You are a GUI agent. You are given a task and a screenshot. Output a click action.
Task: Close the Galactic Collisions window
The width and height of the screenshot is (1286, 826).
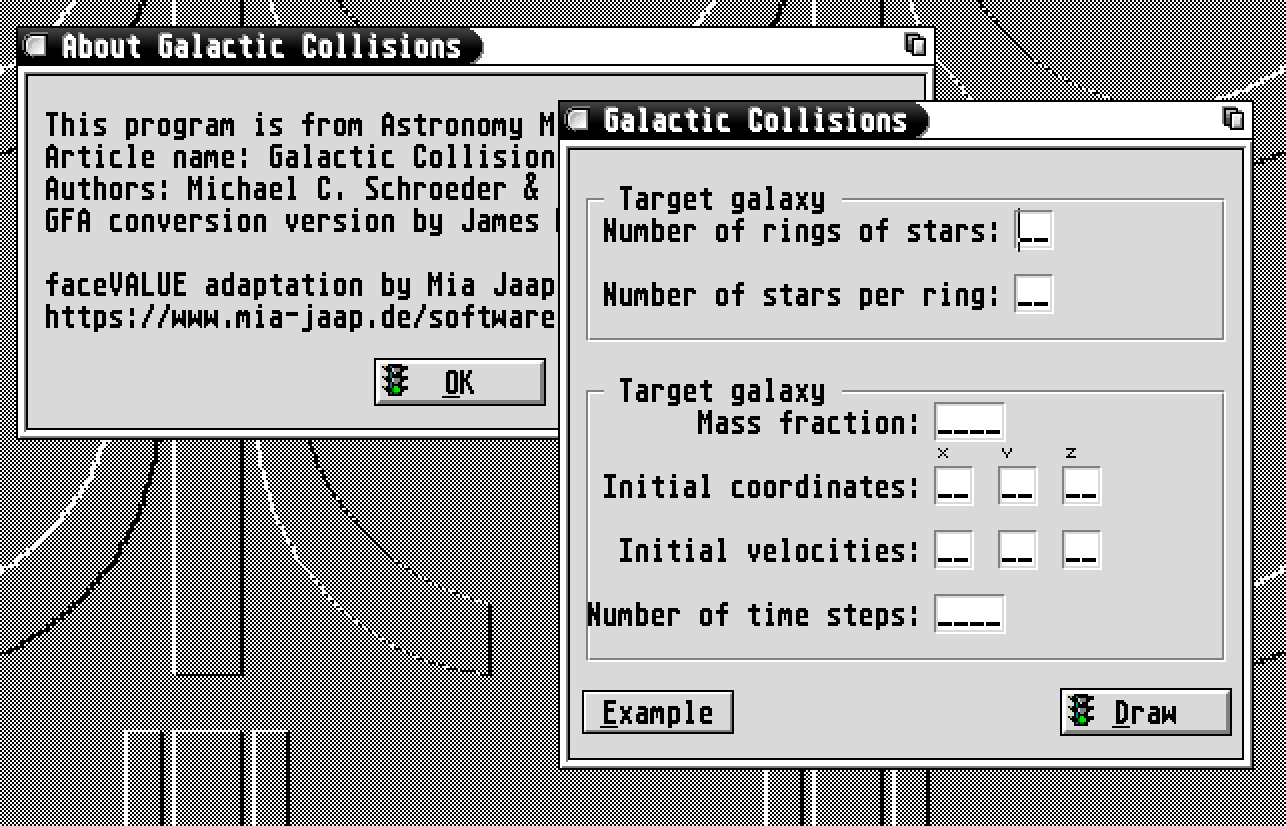click(577, 120)
